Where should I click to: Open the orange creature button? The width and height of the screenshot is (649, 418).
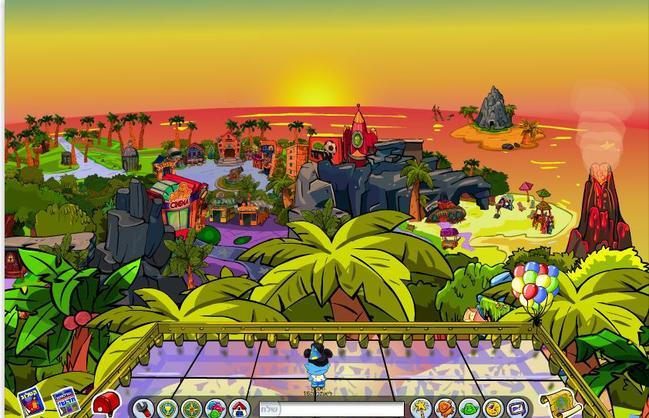coord(445,408)
